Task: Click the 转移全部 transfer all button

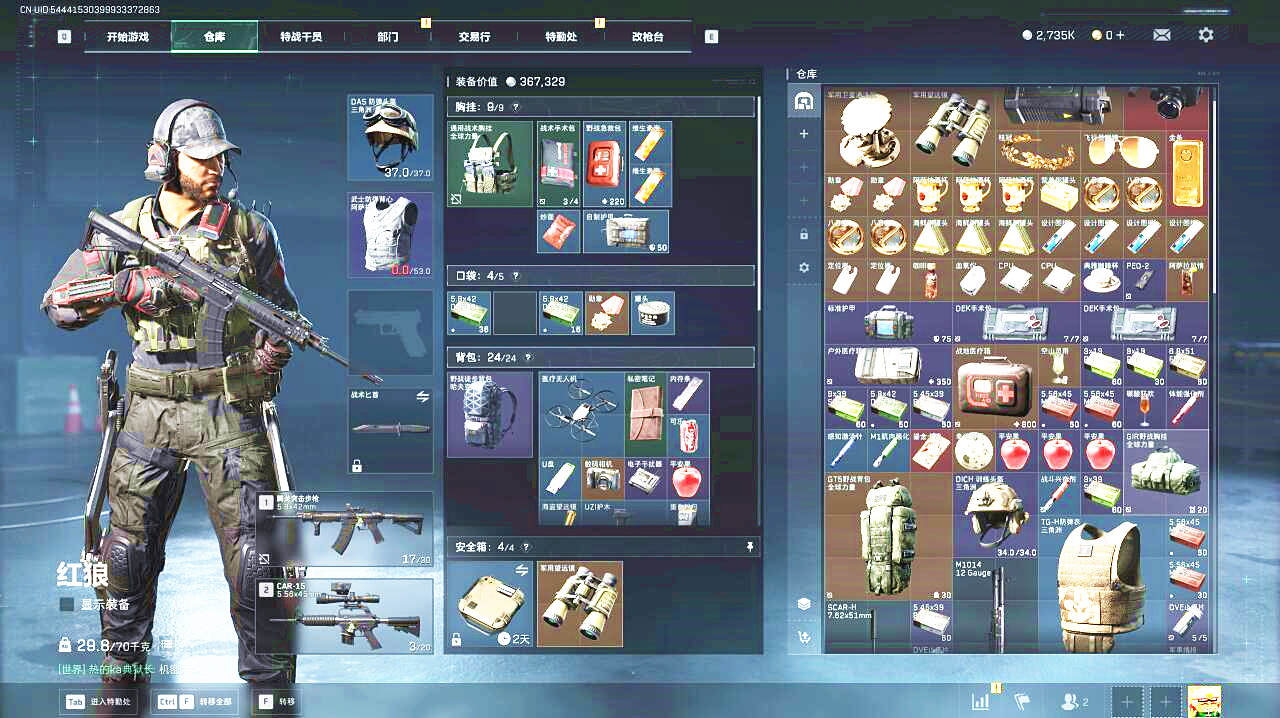Action: pyautogui.click(x=194, y=701)
